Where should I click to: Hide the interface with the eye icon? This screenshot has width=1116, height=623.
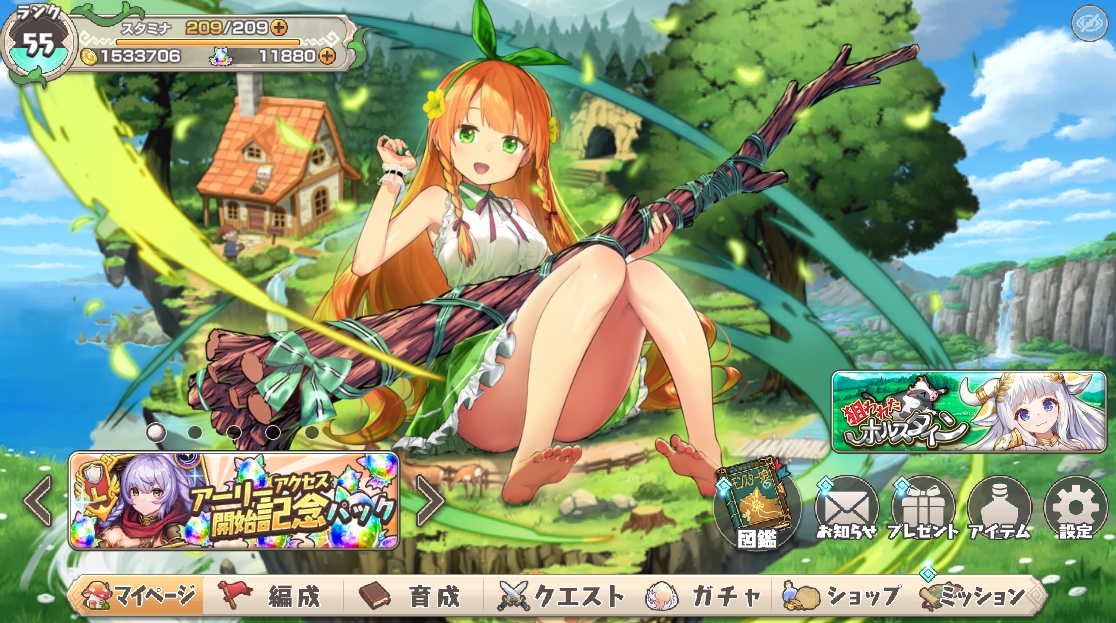coord(1087,24)
